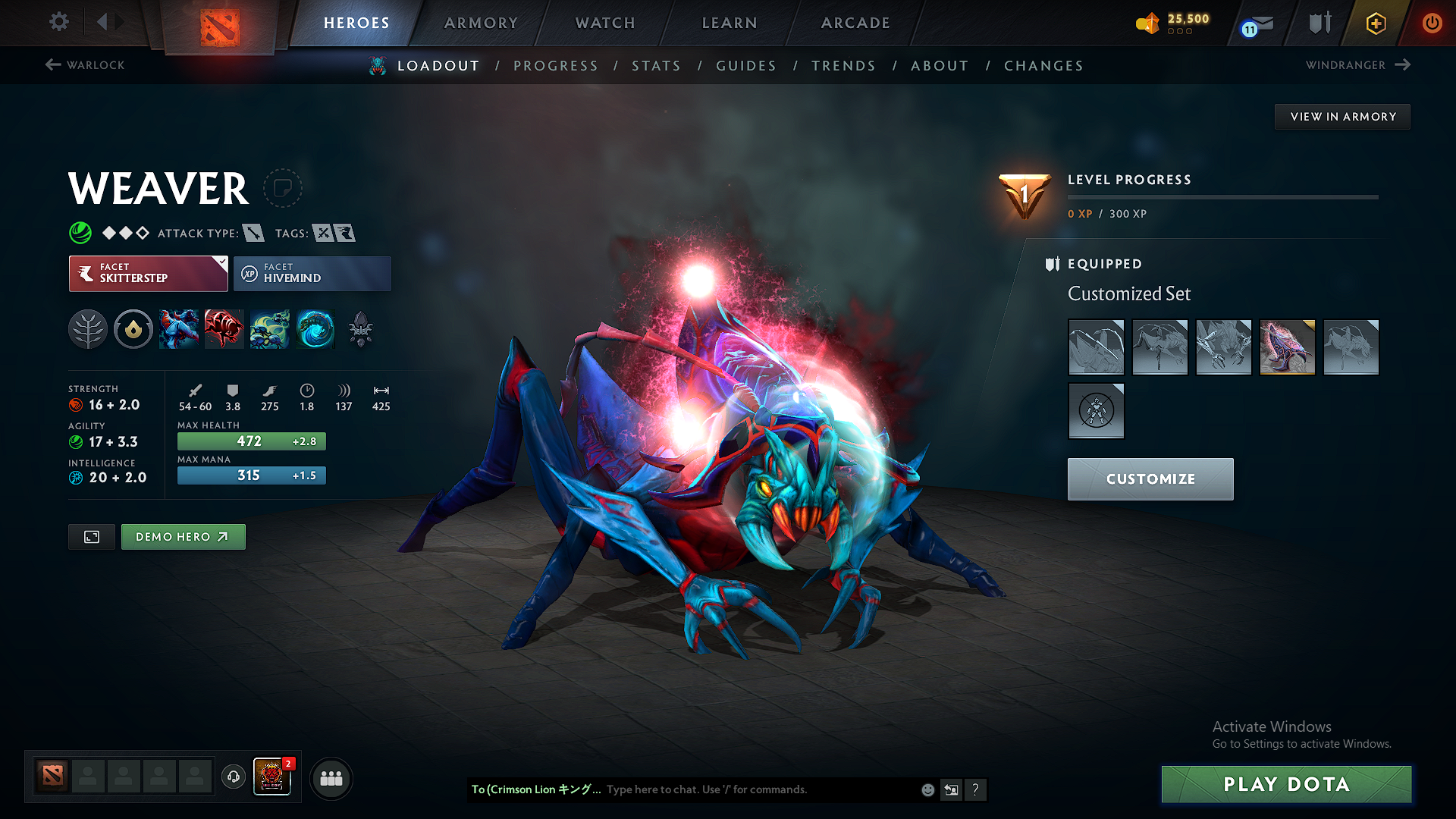This screenshot has width=1456, height=819.
Task: Select the Skitterstep facet
Action: [x=148, y=273]
